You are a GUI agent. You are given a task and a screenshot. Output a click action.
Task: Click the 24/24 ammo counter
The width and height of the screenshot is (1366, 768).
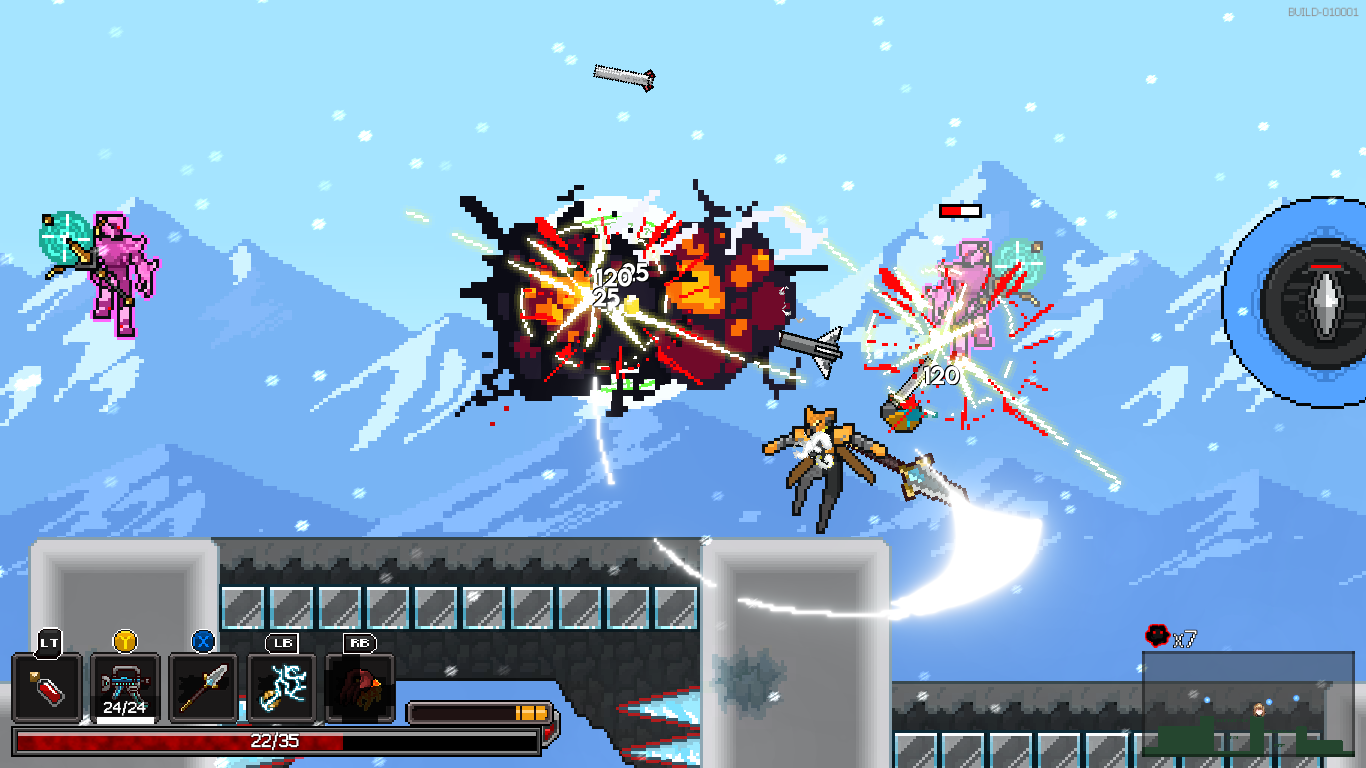coord(125,706)
